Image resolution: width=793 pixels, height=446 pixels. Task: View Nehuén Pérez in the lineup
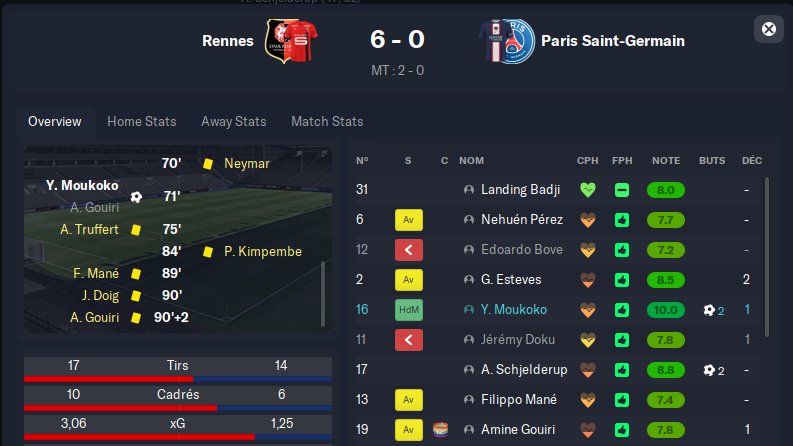[521, 219]
